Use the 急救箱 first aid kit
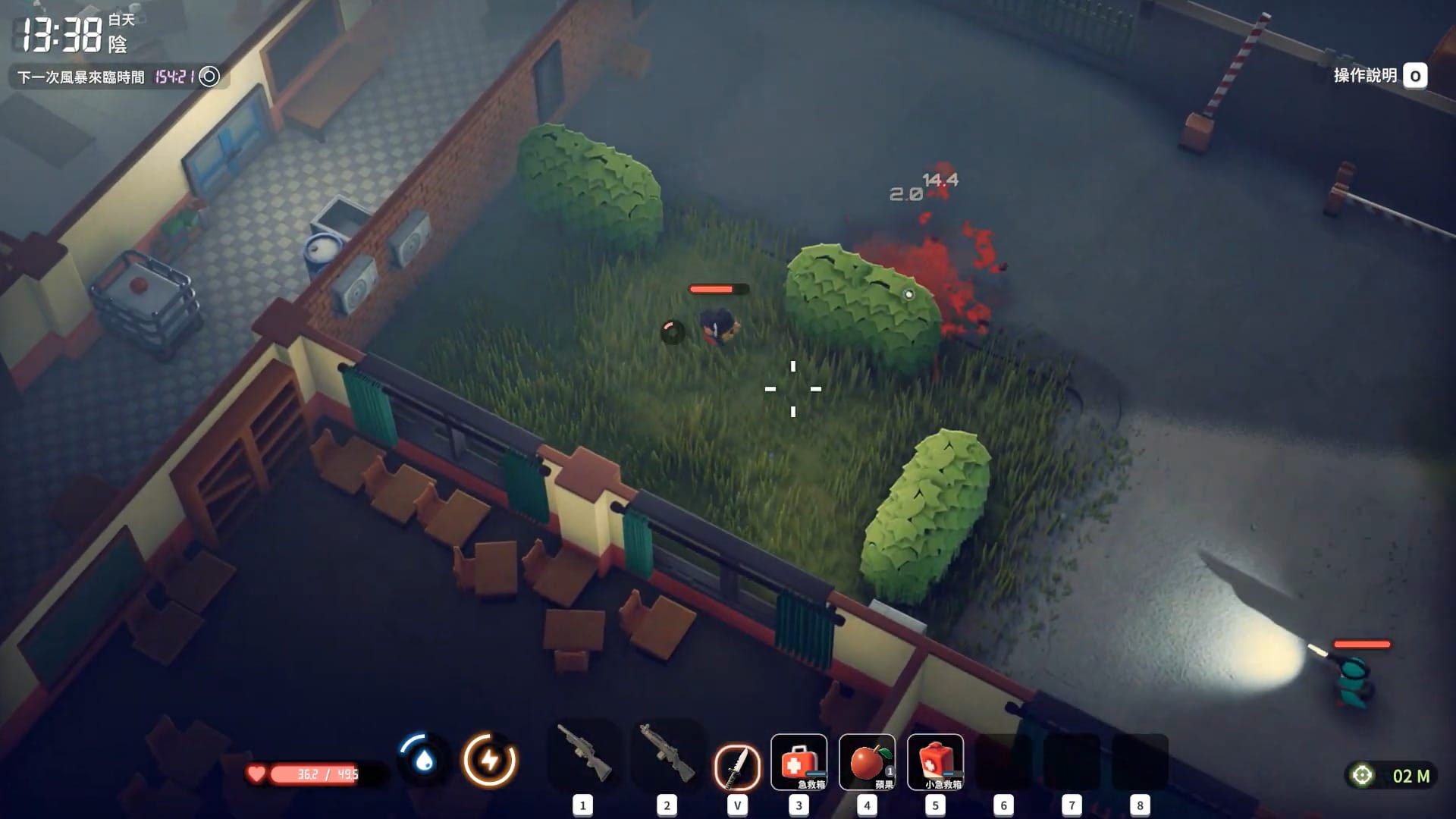 (799, 762)
